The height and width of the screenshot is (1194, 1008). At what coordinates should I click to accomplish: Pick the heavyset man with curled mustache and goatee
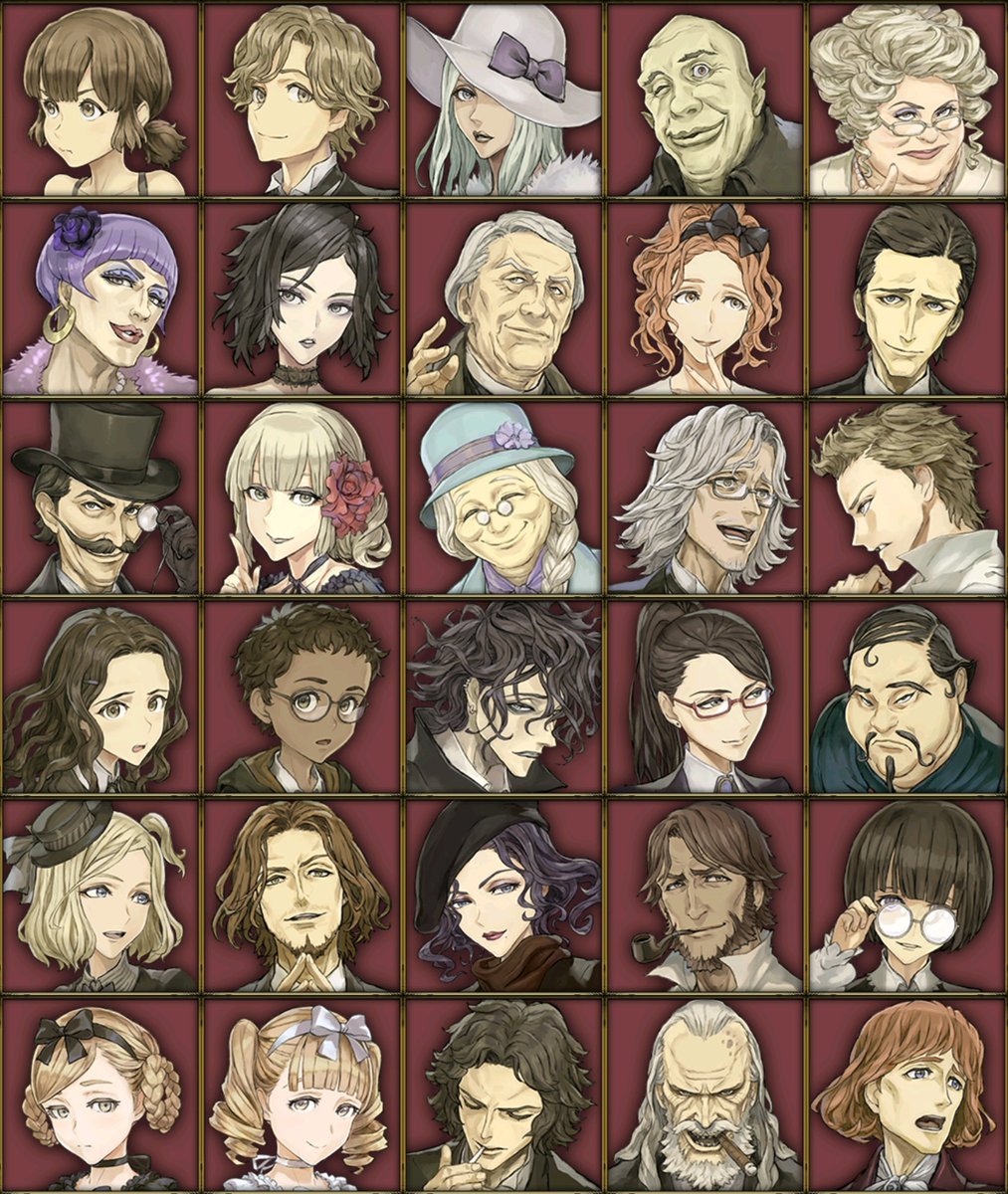click(x=907, y=696)
